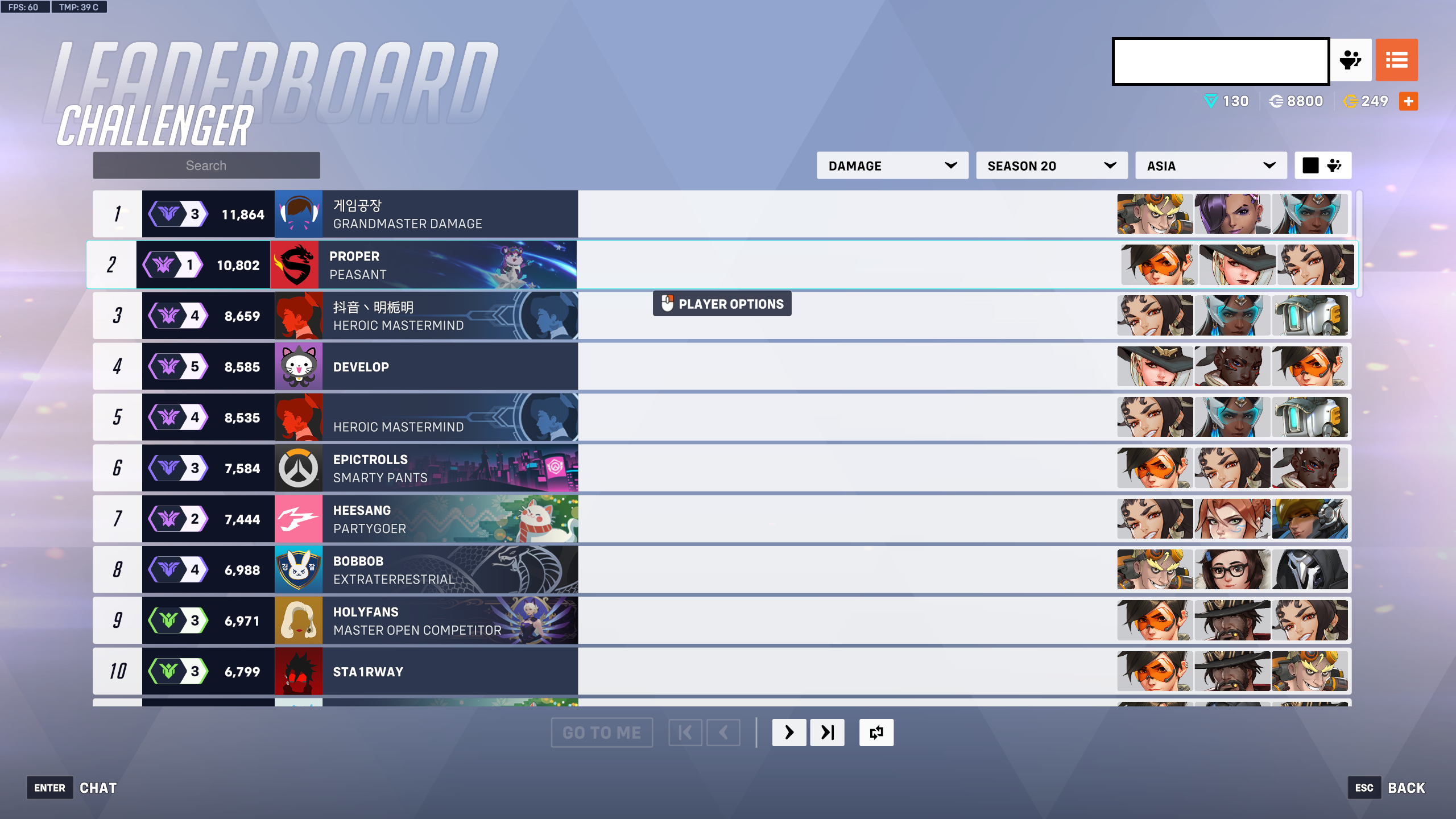Screen dimensions: 1456x819
Task: Jump to the first leaderboard page
Action: (685, 733)
